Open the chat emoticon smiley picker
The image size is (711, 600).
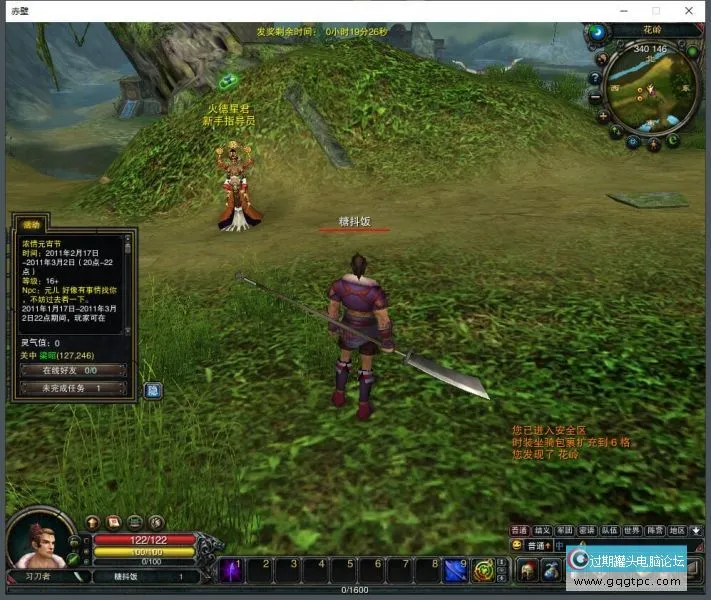pos(516,545)
